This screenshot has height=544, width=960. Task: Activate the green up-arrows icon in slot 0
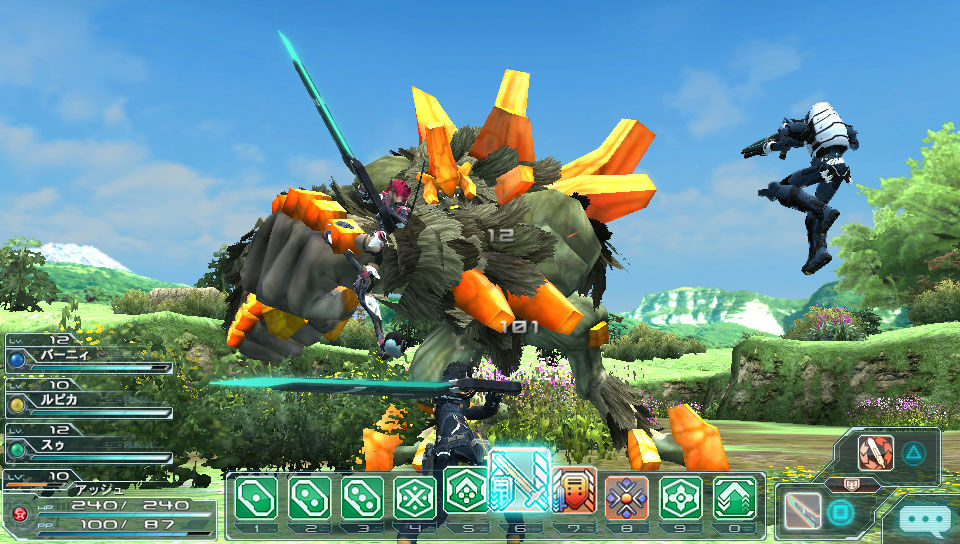(x=734, y=497)
